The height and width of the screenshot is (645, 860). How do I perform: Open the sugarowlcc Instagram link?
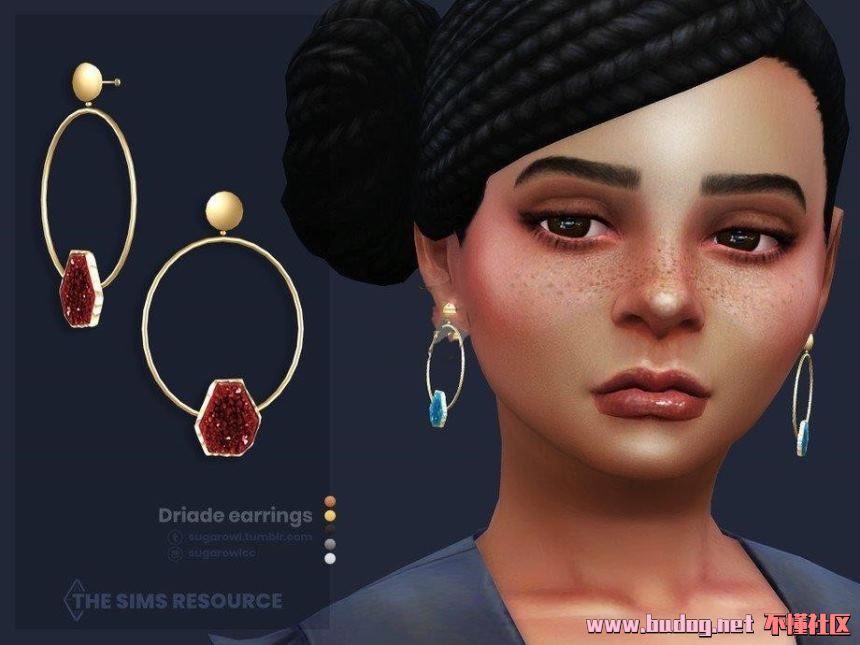point(222,553)
